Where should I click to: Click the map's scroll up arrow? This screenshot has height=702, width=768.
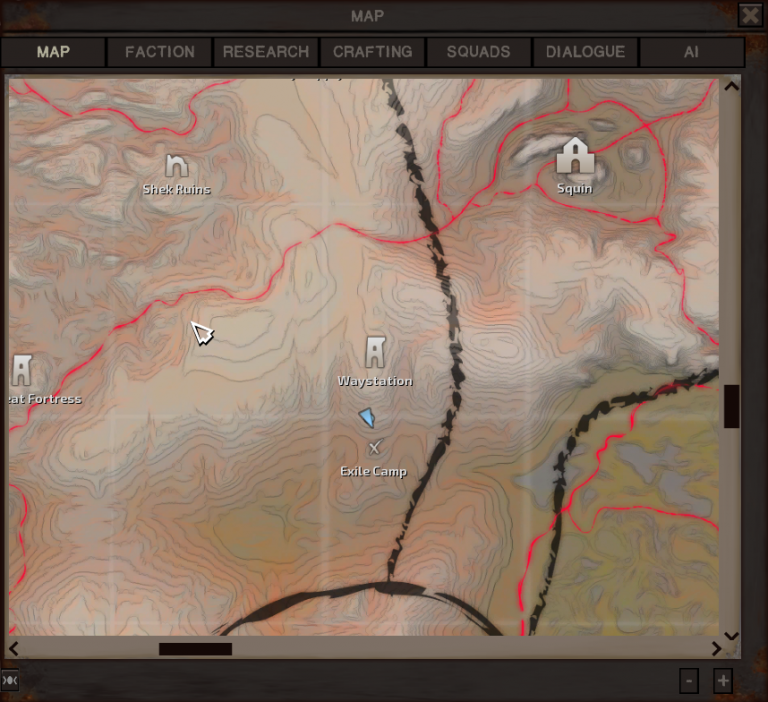tap(731, 86)
